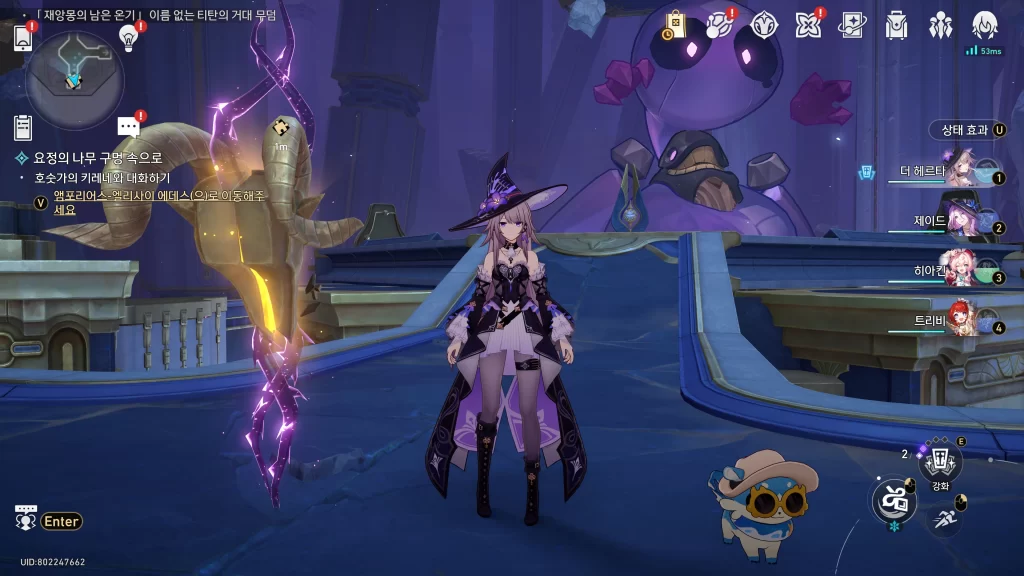Switch to party member 제이드

pos(955,222)
